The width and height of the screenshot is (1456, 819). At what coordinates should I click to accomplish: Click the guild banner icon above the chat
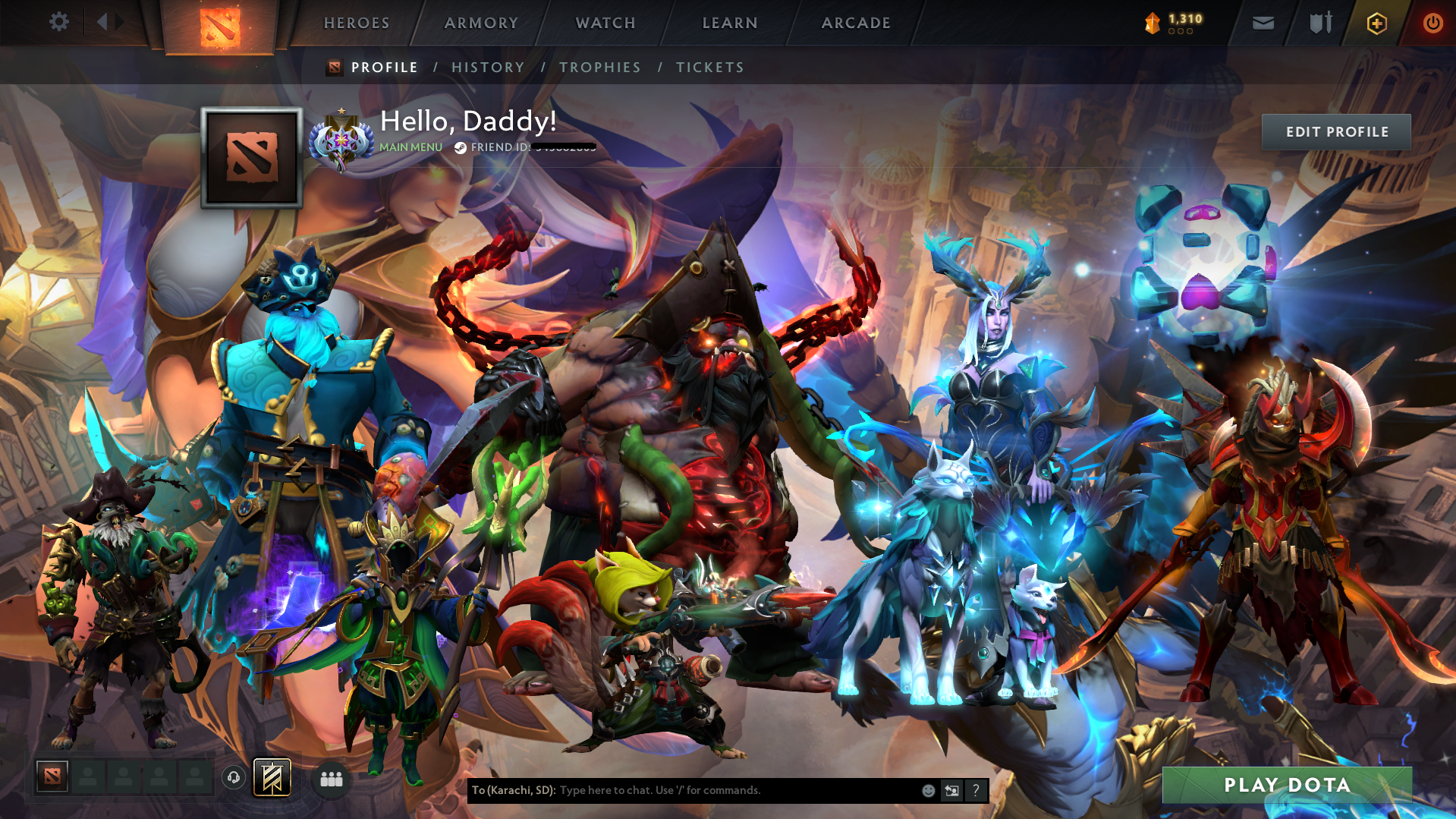coord(270,777)
